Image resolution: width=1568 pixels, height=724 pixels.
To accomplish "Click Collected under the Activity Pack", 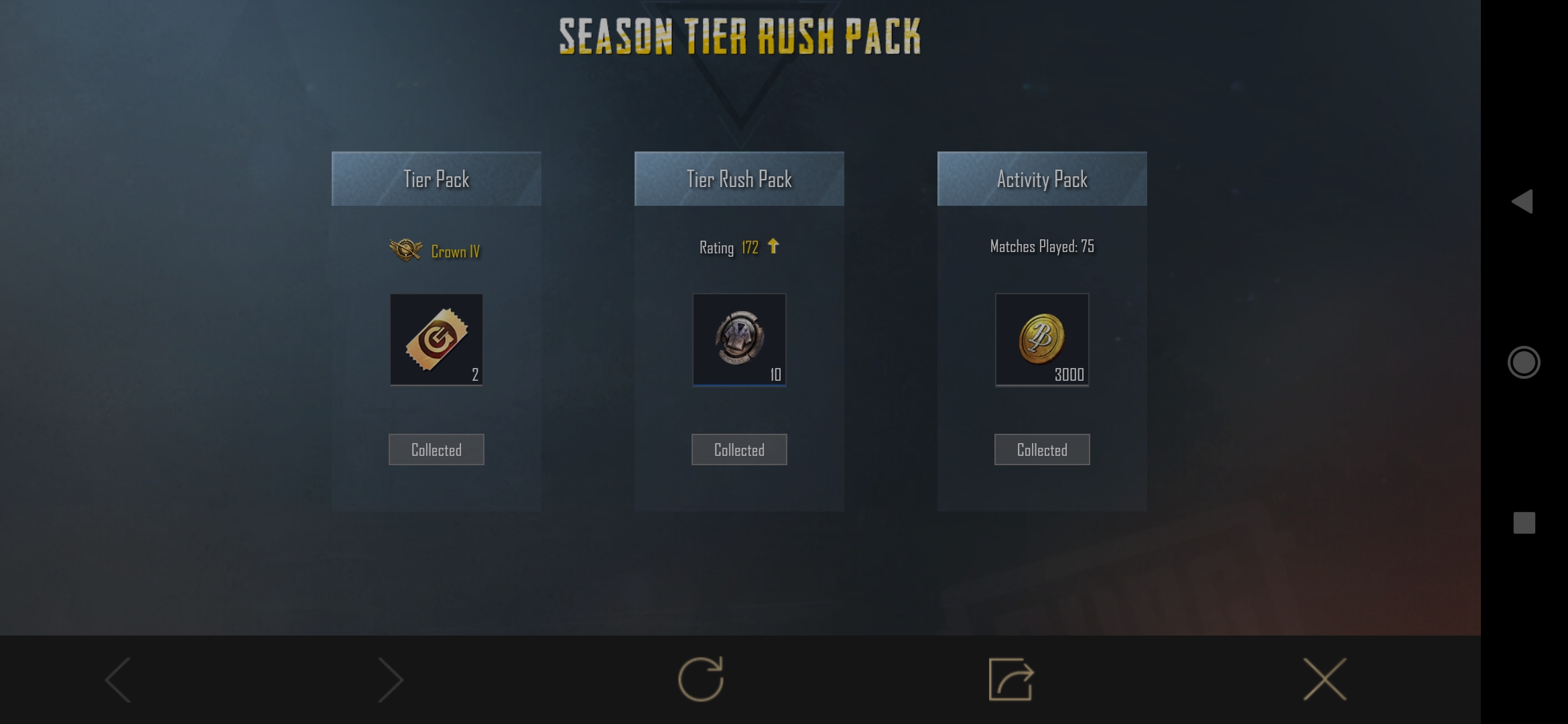I will [x=1042, y=449].
